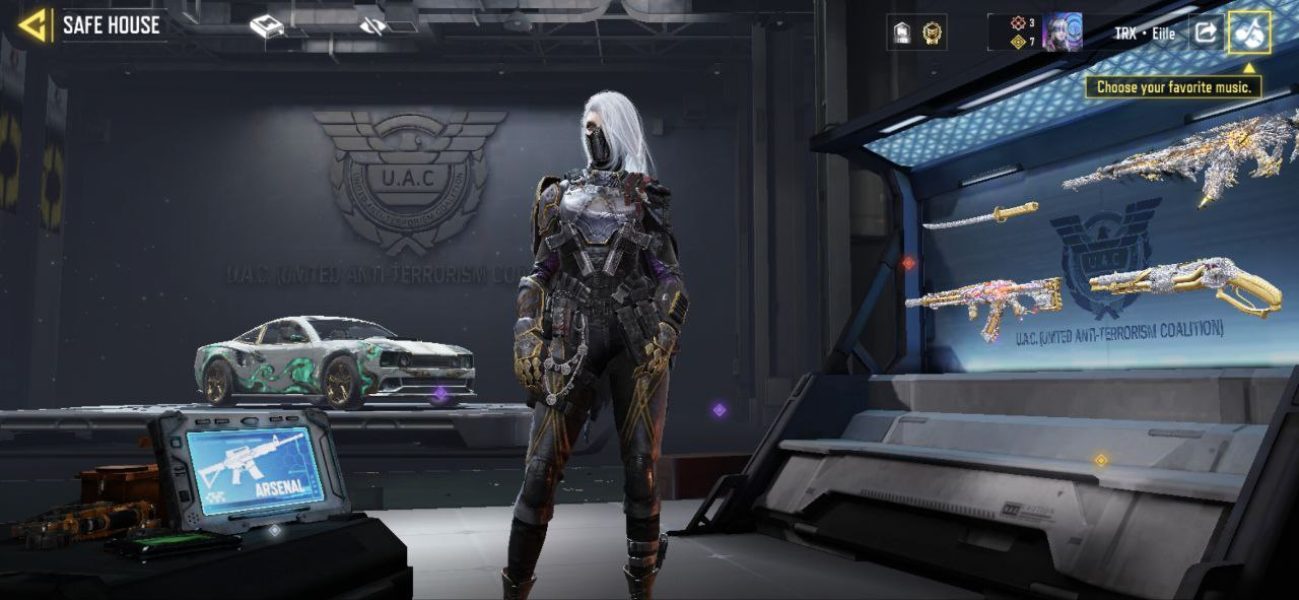The image size is (1299, 600).
Task: Open the music selection button
Action: point(1250,32)
